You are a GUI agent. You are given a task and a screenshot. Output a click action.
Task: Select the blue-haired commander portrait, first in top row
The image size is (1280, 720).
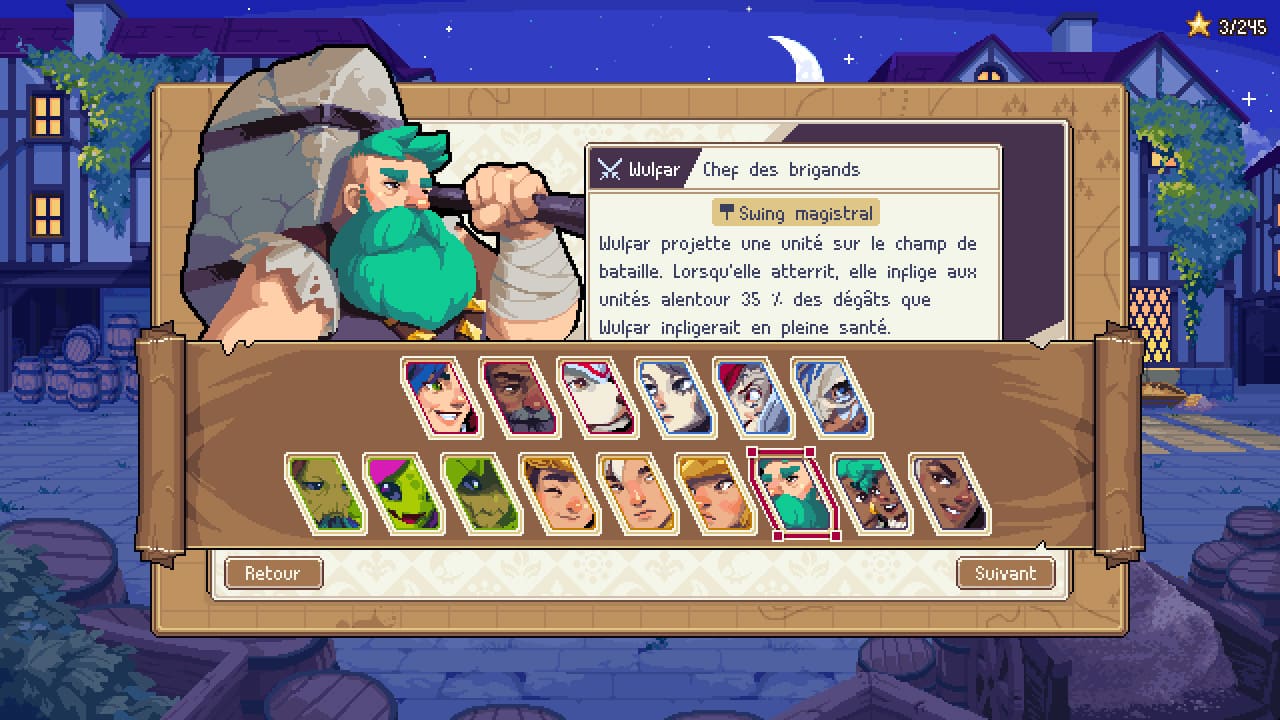[x=443, y=396]
